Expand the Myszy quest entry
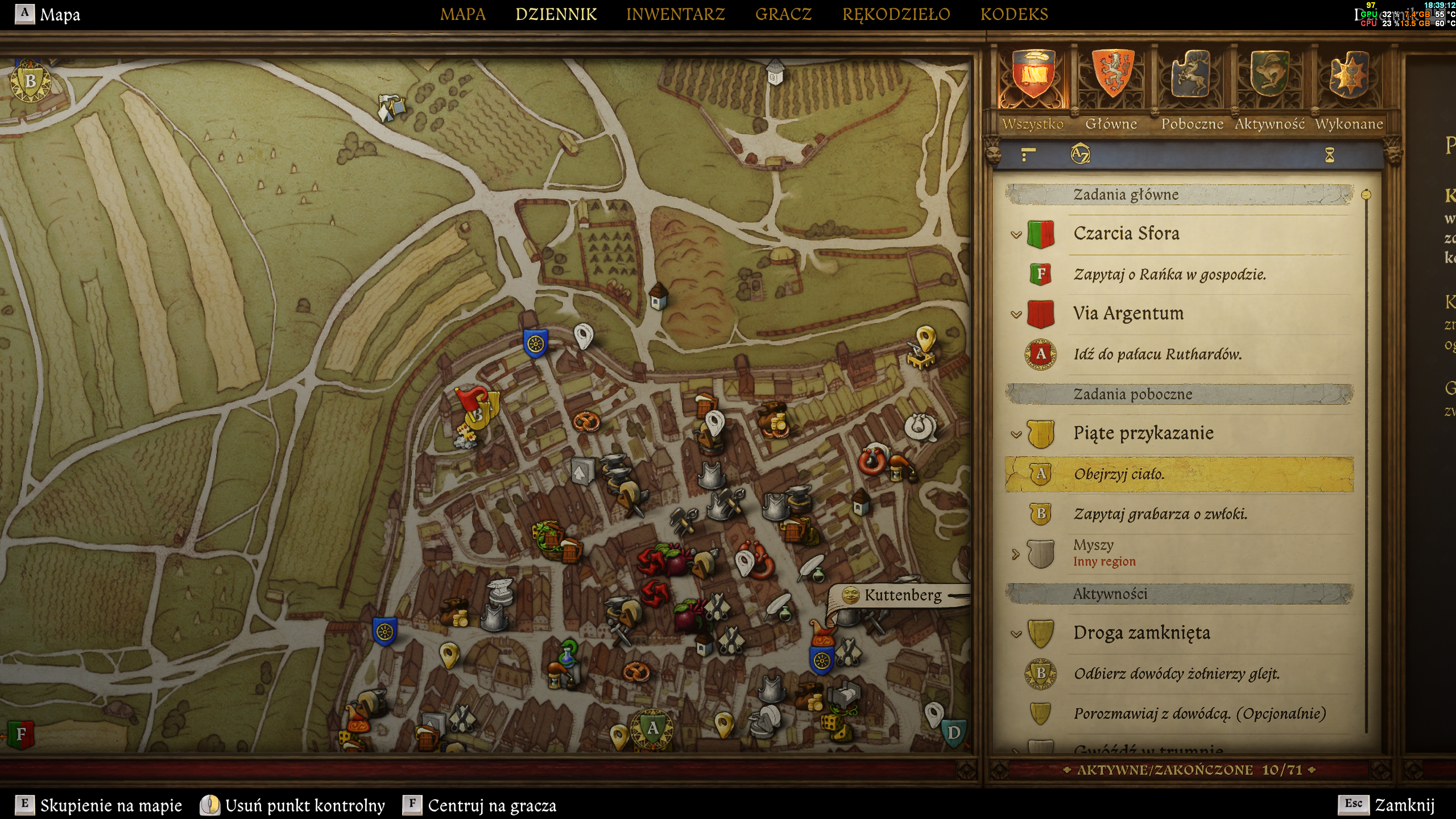This screenshot has width=1456, height=819. click(x=1016, y=553)
